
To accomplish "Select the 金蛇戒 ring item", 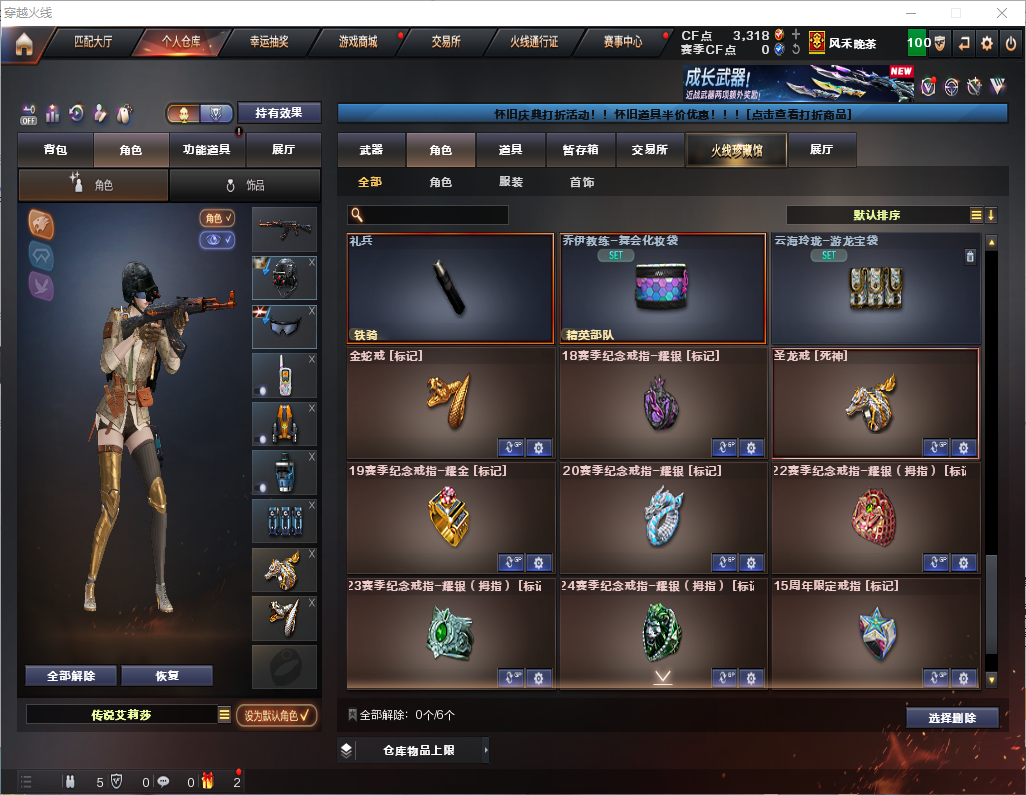I will (x=452, y=403).
